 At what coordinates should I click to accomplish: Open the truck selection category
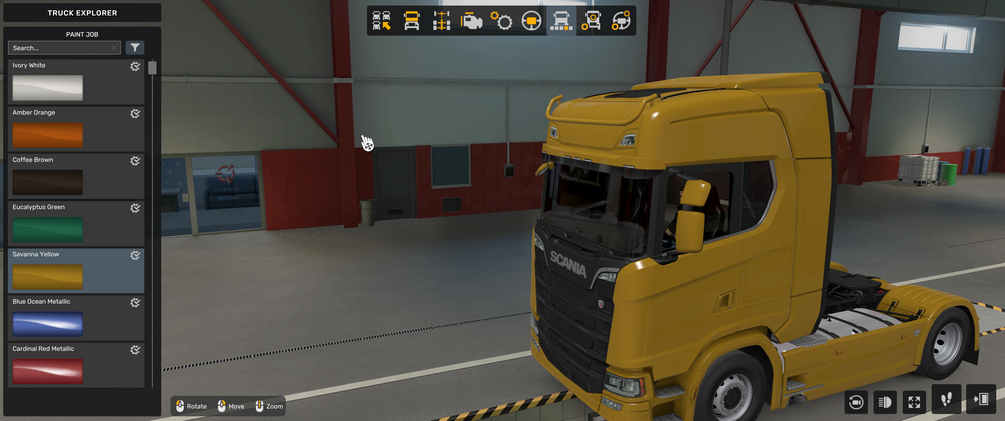(x=381, y=21)
